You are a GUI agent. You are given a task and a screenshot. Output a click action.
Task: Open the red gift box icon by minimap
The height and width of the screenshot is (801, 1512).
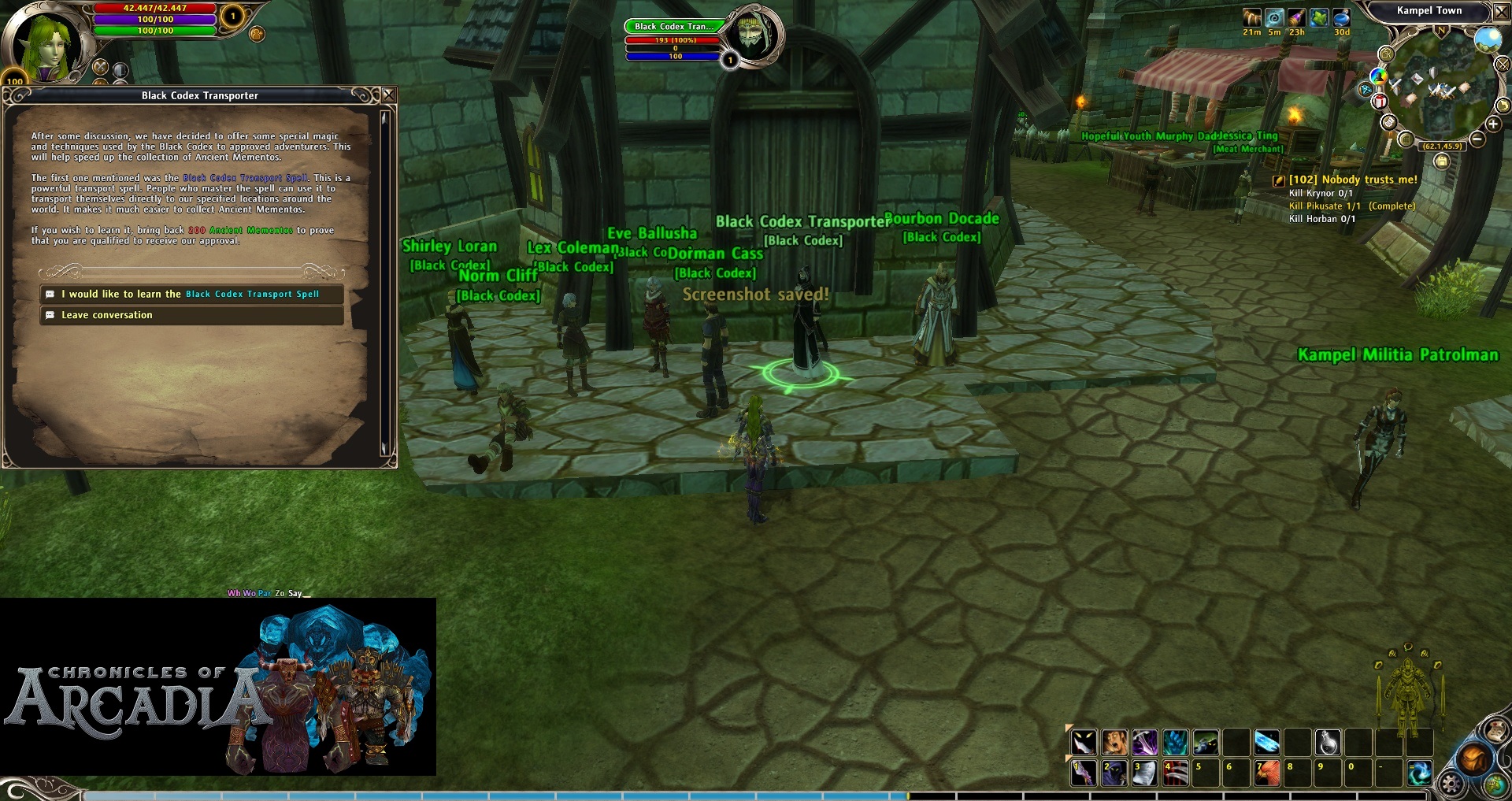pyautogui.click(x=1380, y=102)
